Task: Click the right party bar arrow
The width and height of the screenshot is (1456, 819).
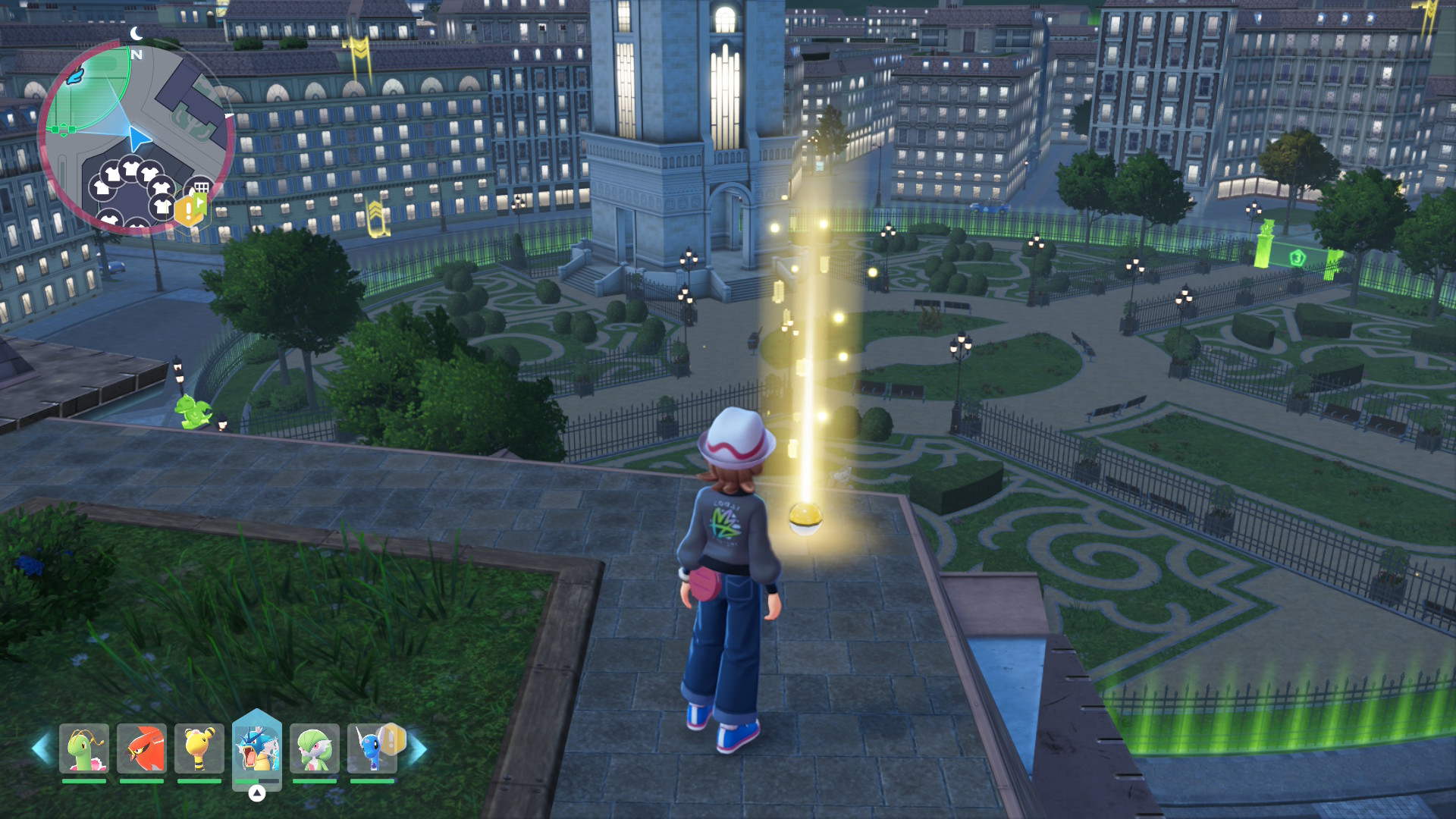Action: click(417, 748)
